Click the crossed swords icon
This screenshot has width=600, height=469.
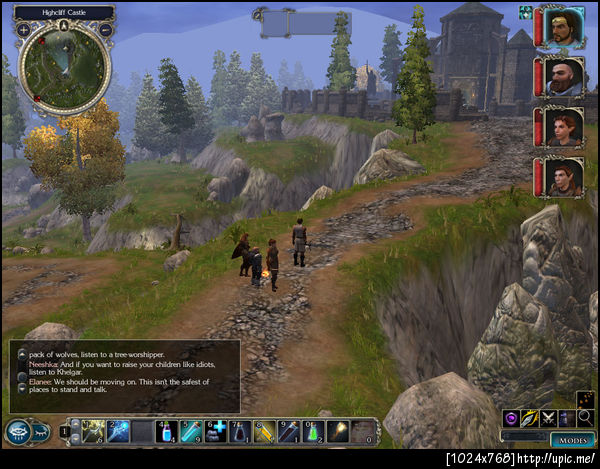click(x=548, y=418)
